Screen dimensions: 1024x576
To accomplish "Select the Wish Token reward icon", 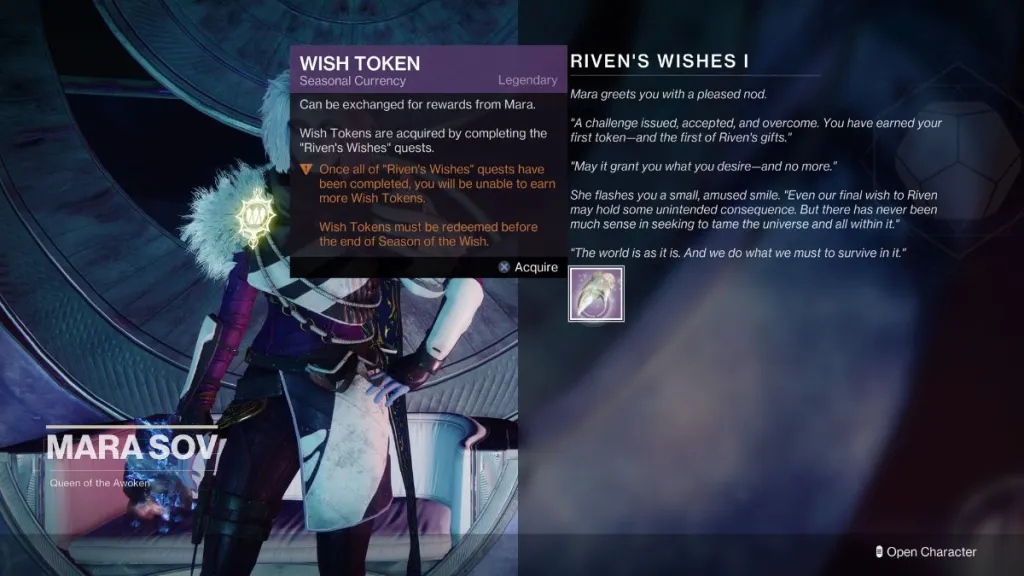I will point(596,294).
